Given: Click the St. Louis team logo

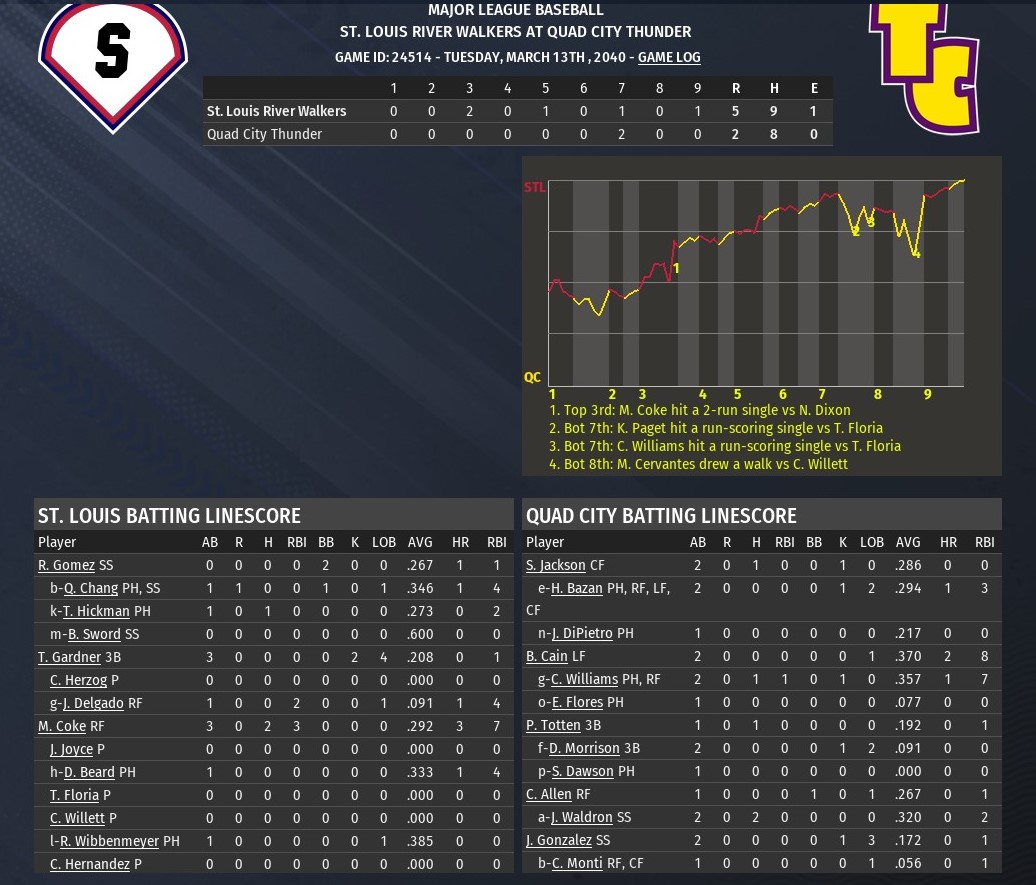Looking at the screenshot, I should [x=113, y=60].
